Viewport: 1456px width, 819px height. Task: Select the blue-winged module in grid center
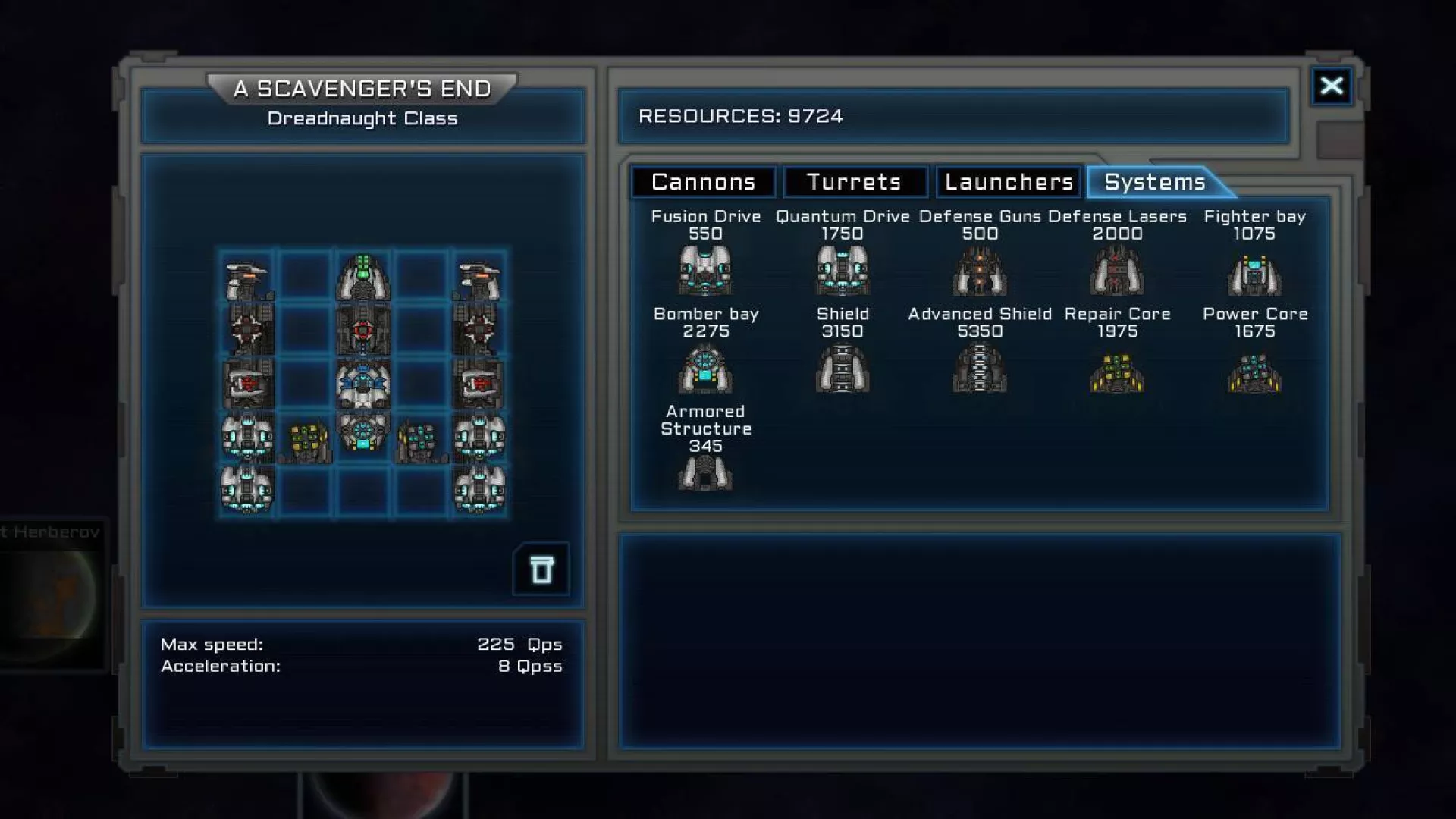pyautogui.click(x=363, y=383)
